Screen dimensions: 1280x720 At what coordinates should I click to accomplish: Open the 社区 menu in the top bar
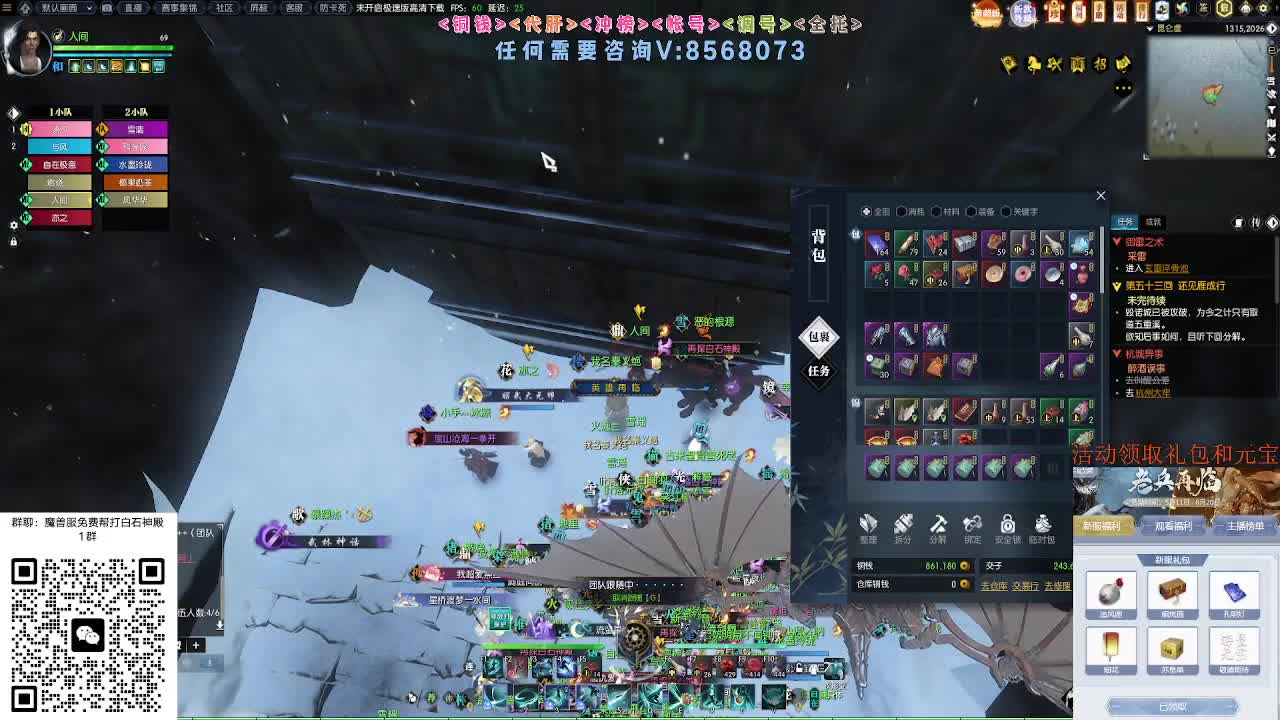coord(222,8)
